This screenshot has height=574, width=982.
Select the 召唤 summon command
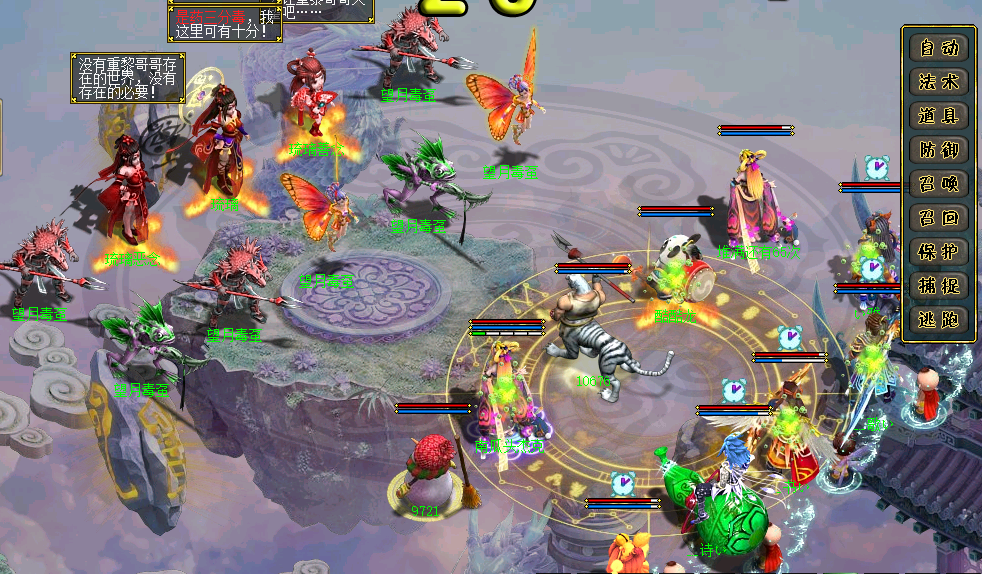(x=939, y=183)
